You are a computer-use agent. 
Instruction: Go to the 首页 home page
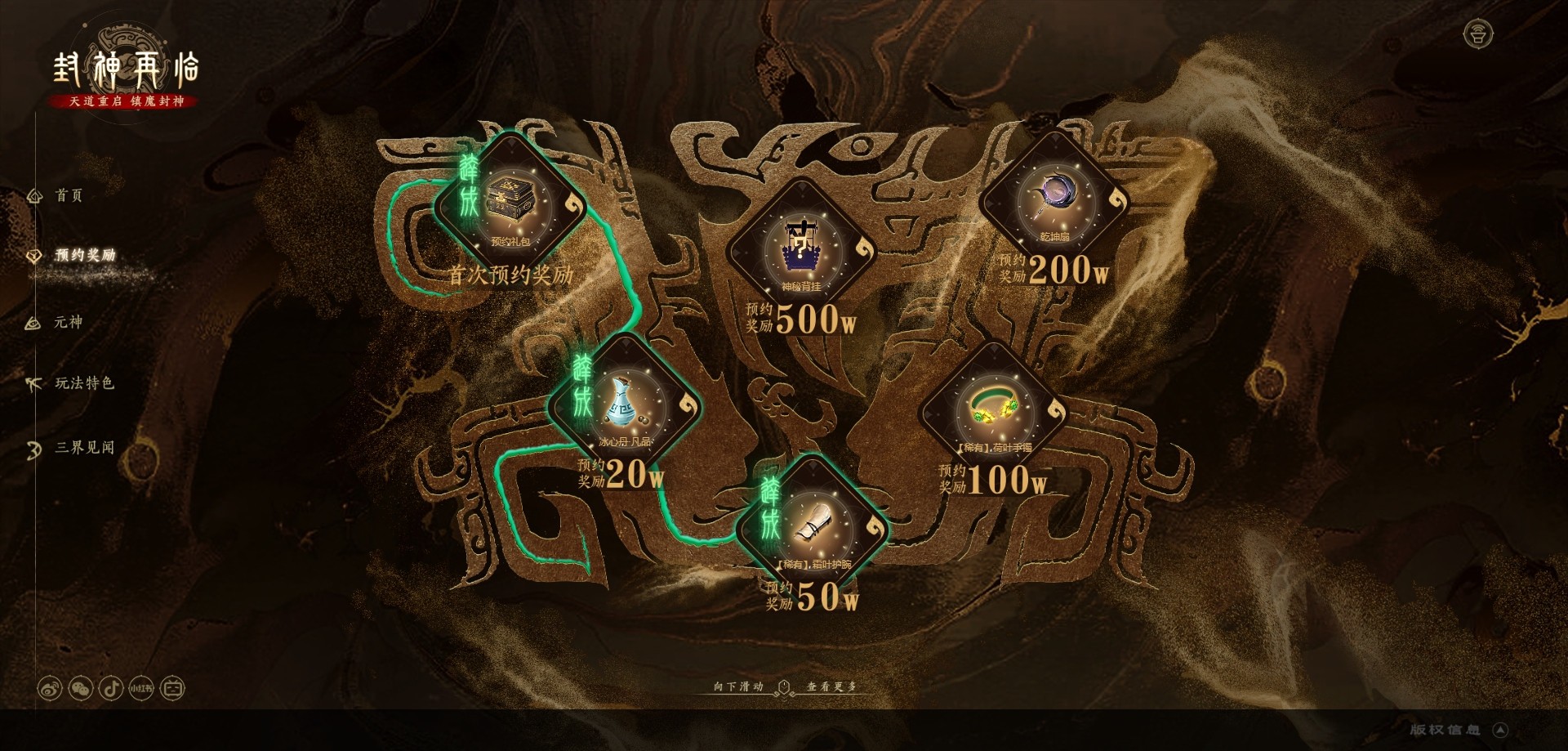tap(68, 195)
